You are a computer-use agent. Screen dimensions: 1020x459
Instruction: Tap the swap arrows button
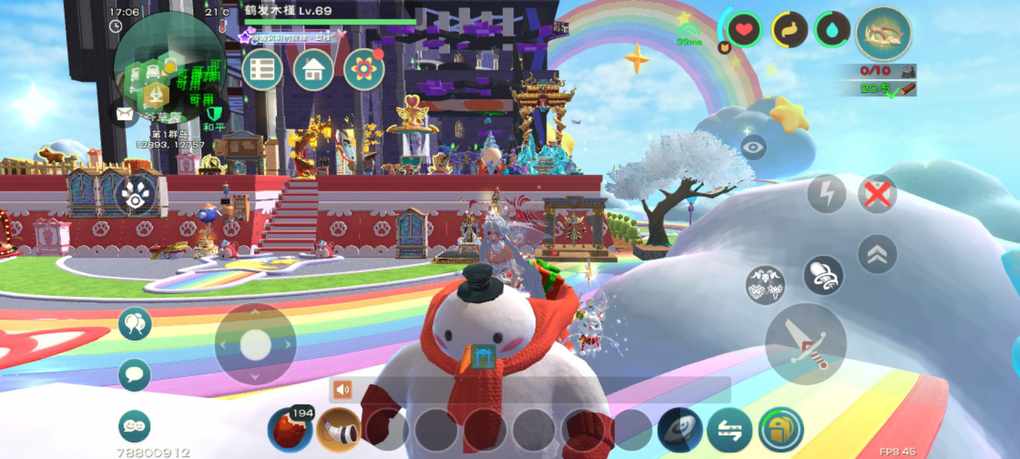pyautogui.click(x=729, y=430)
